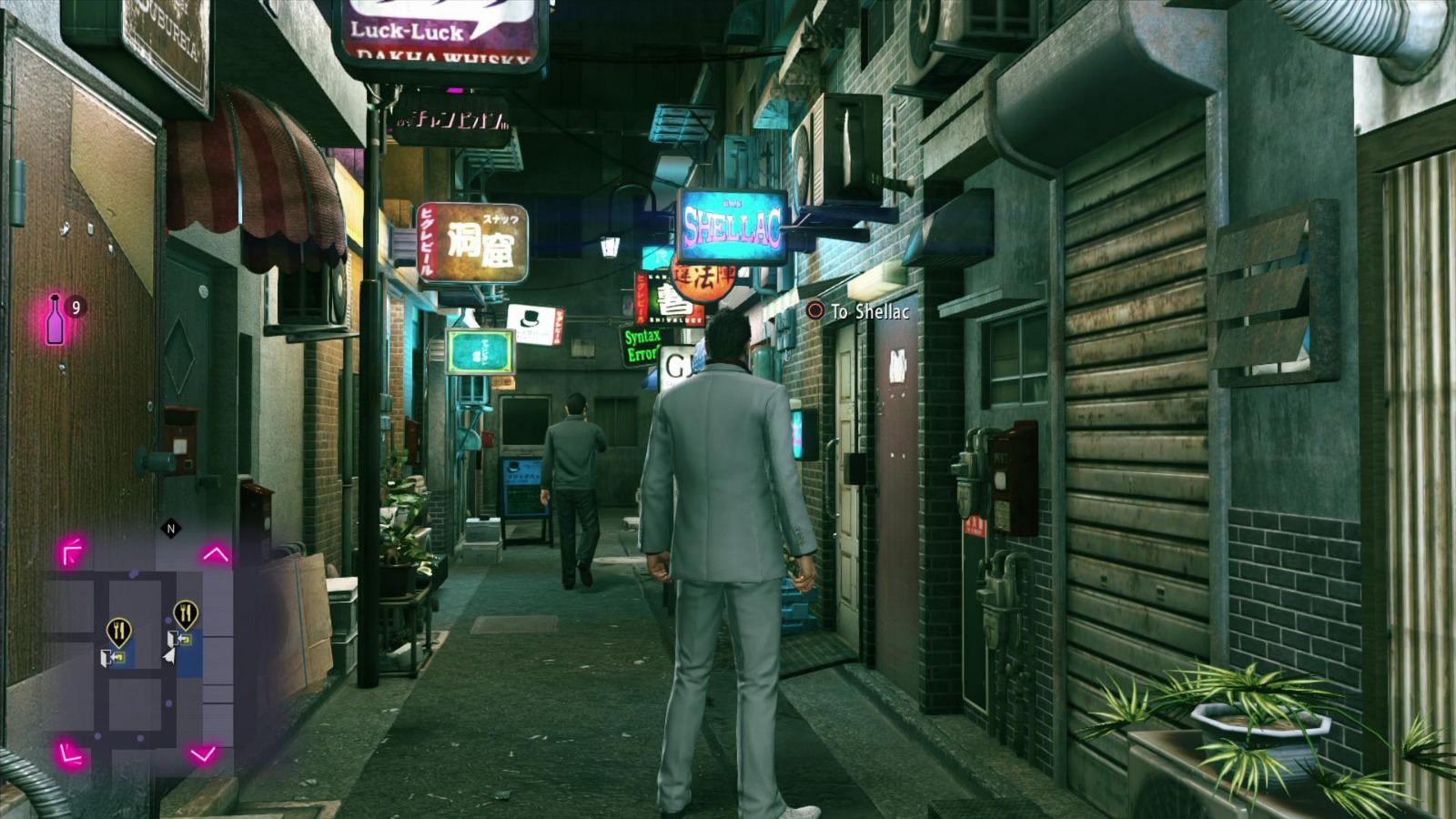Click the N compass marker above the minimap
The height and width of the screenshot is (819, 1456).
coord(170,527)
